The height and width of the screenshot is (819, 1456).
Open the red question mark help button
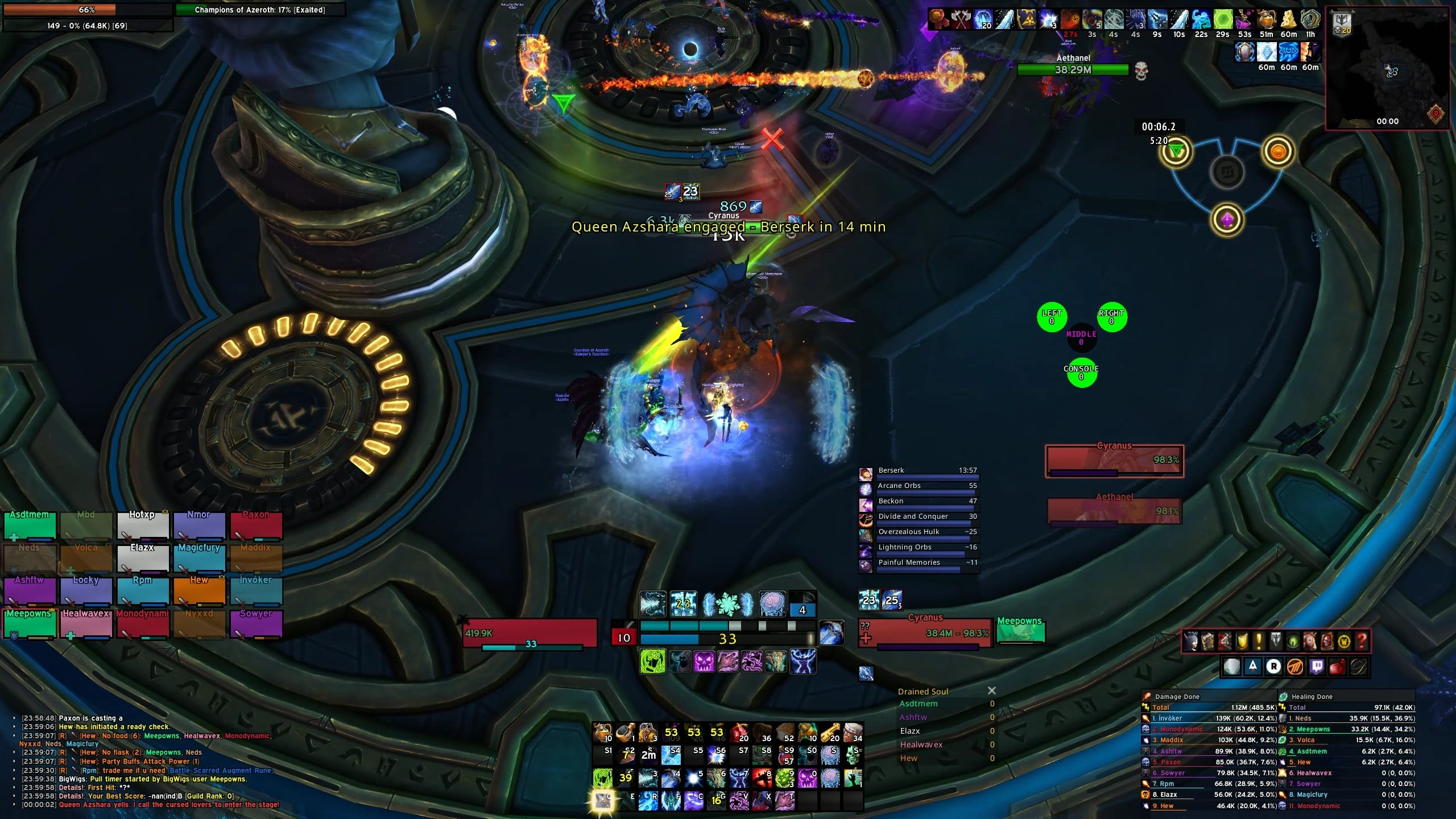(1361, 642)
